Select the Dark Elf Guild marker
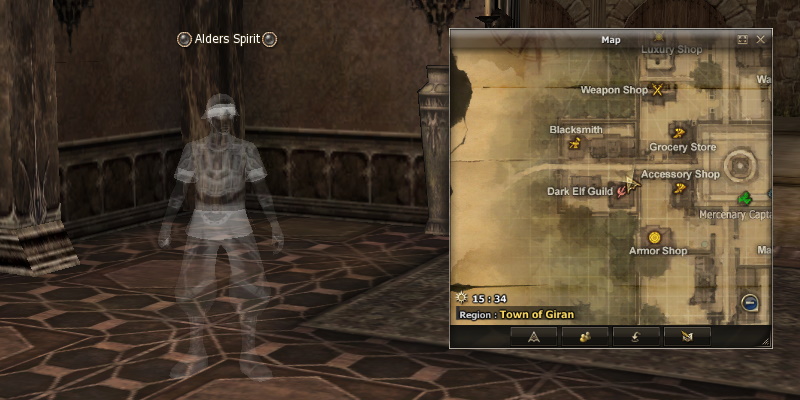 pyautogui.click(x=623, y=190)
